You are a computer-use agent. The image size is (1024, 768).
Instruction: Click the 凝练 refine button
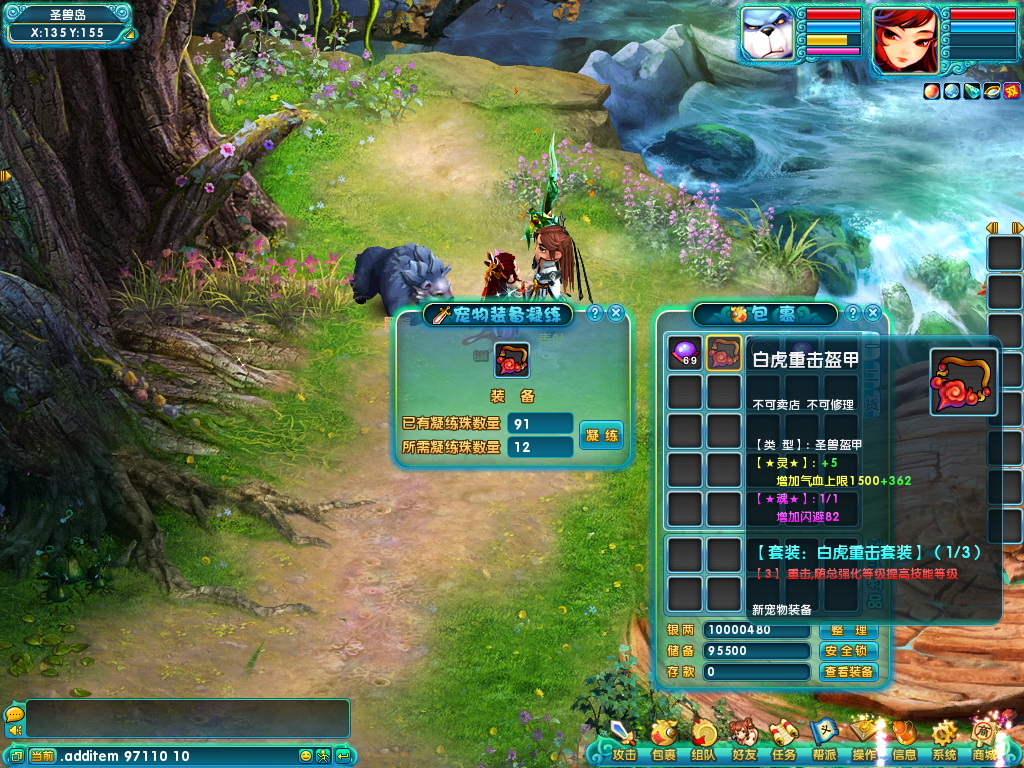point(601,435)
